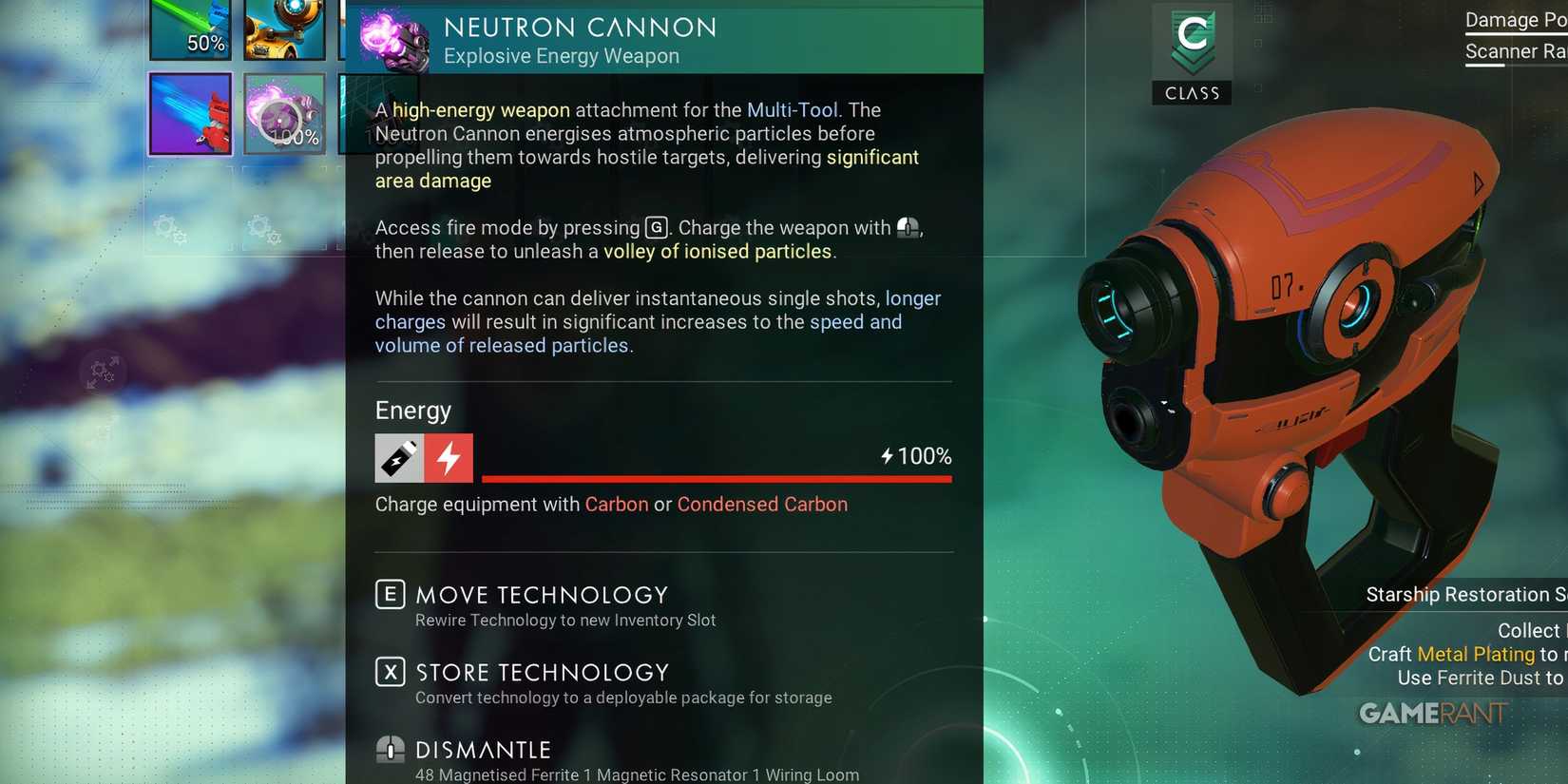The width and height of the screenshot is (1568, 784).
Task: Click the mouse charge icon in the instructions
Action: tap(907, 227)
